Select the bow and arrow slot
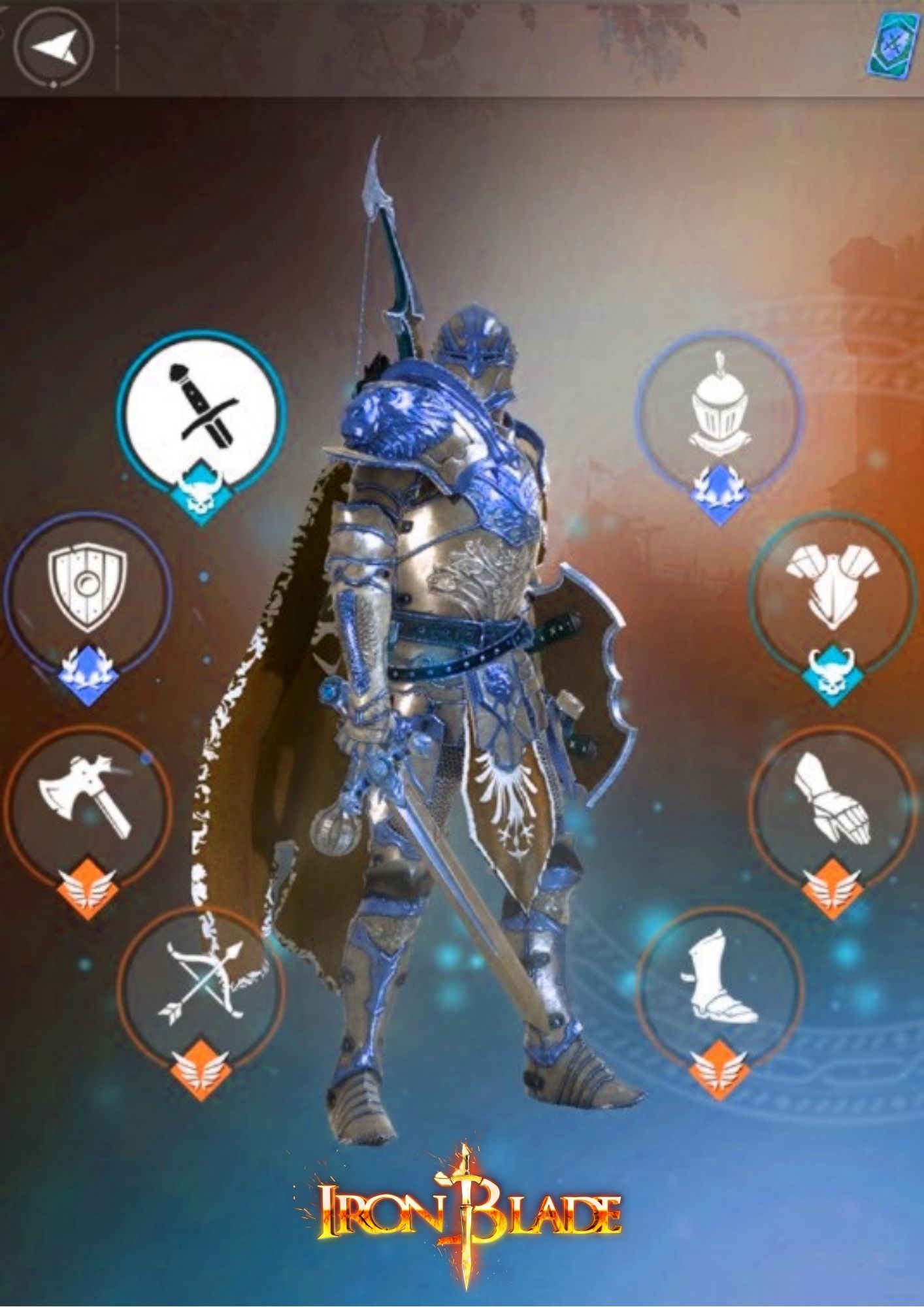 pos(201,990)
